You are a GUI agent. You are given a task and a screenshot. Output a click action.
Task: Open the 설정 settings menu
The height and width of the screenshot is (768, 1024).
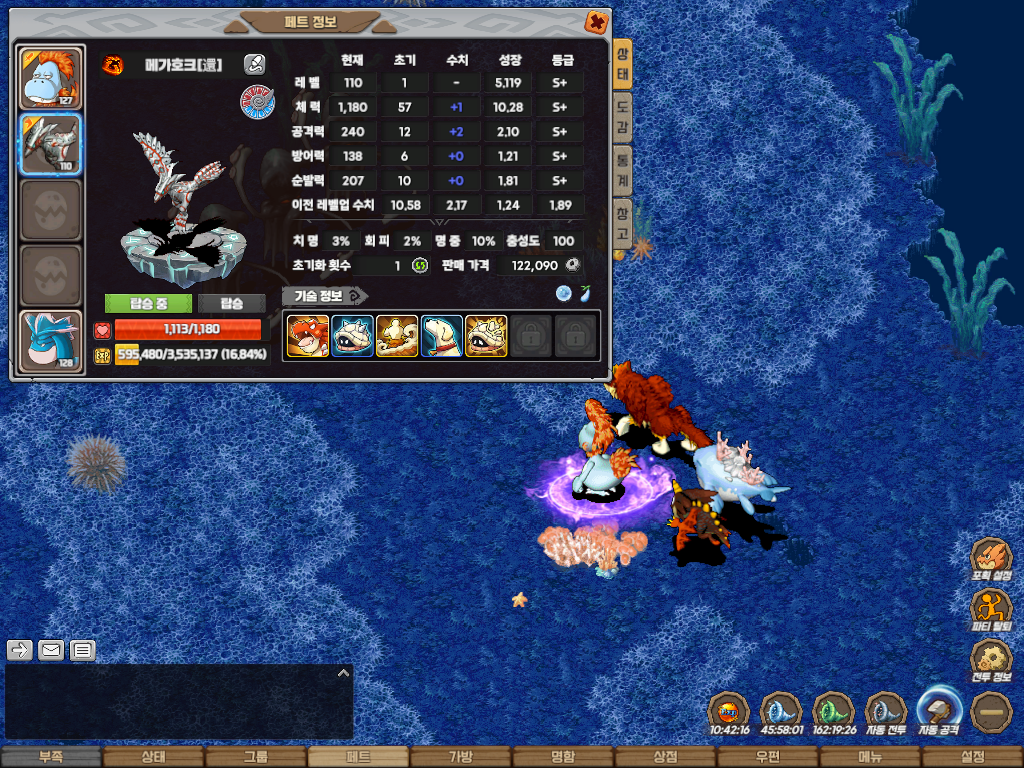[x=972, y=757]
